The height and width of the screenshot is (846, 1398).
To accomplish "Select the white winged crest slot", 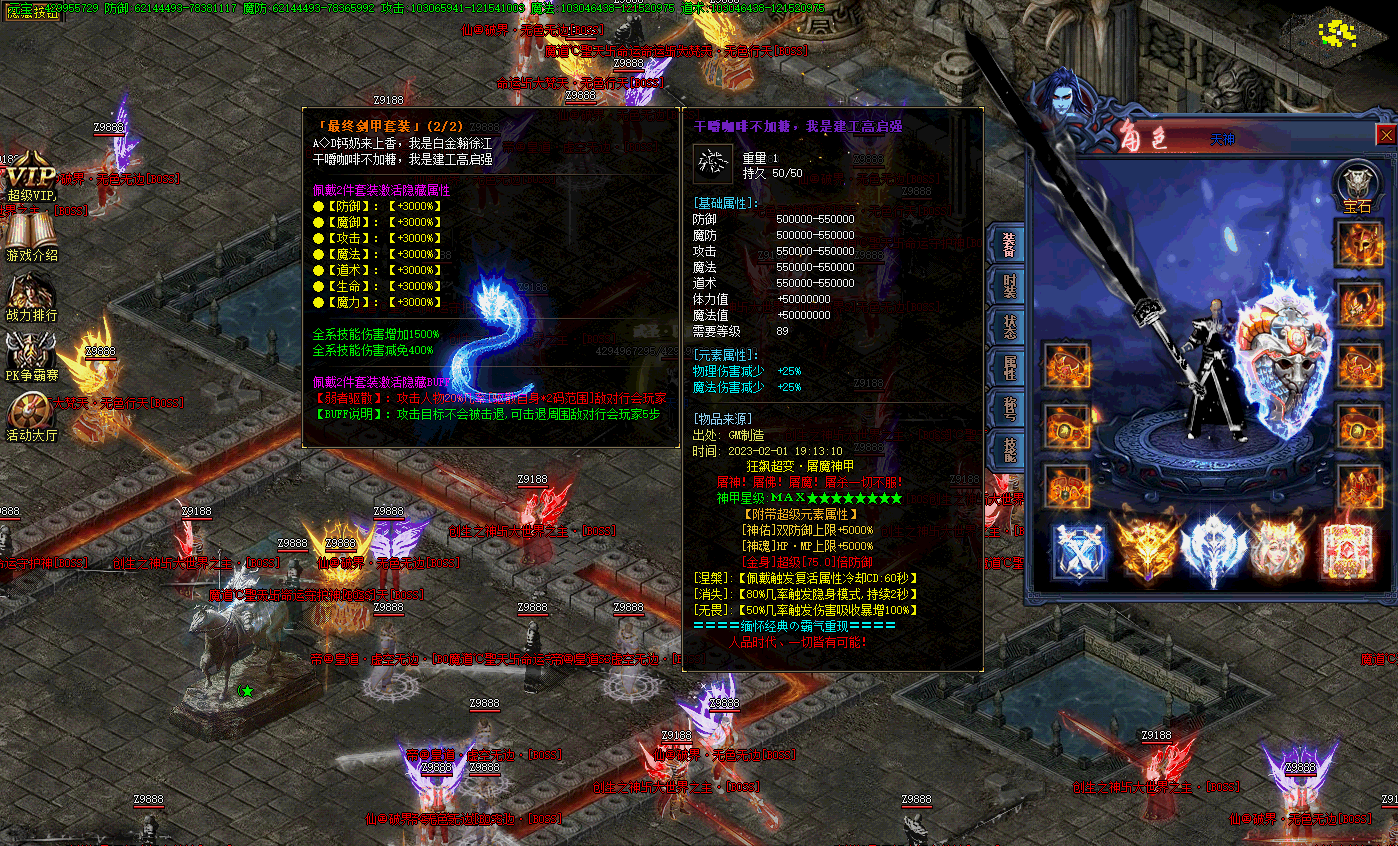I will (x=1213, y=551).
